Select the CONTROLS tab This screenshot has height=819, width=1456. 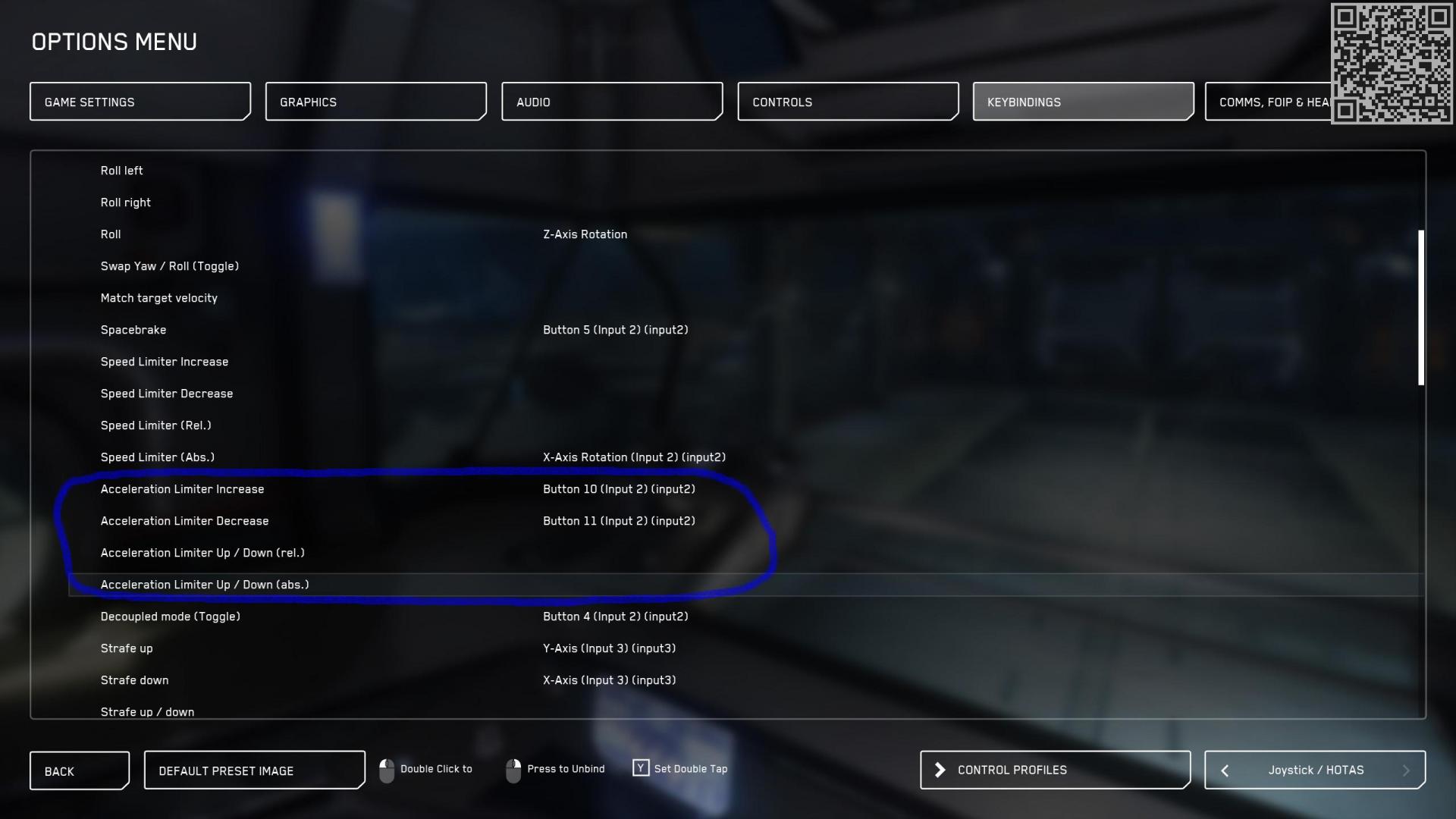point(848,101)
